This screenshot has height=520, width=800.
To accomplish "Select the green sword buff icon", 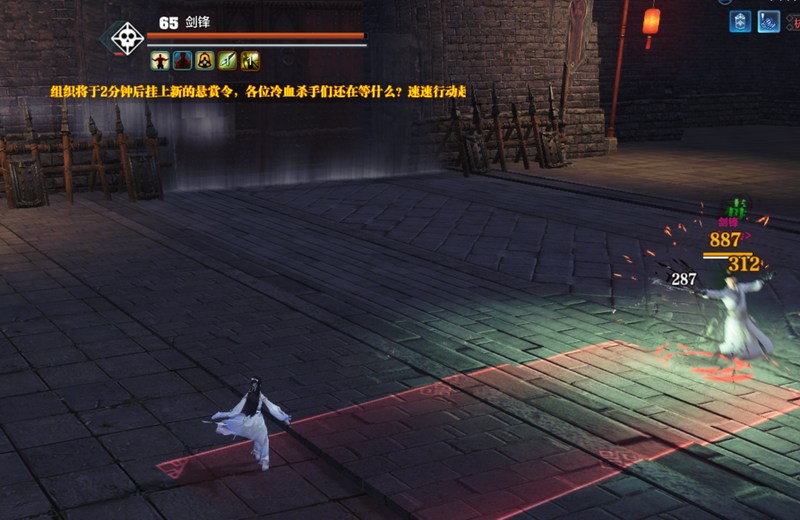I will pos(227,61).
